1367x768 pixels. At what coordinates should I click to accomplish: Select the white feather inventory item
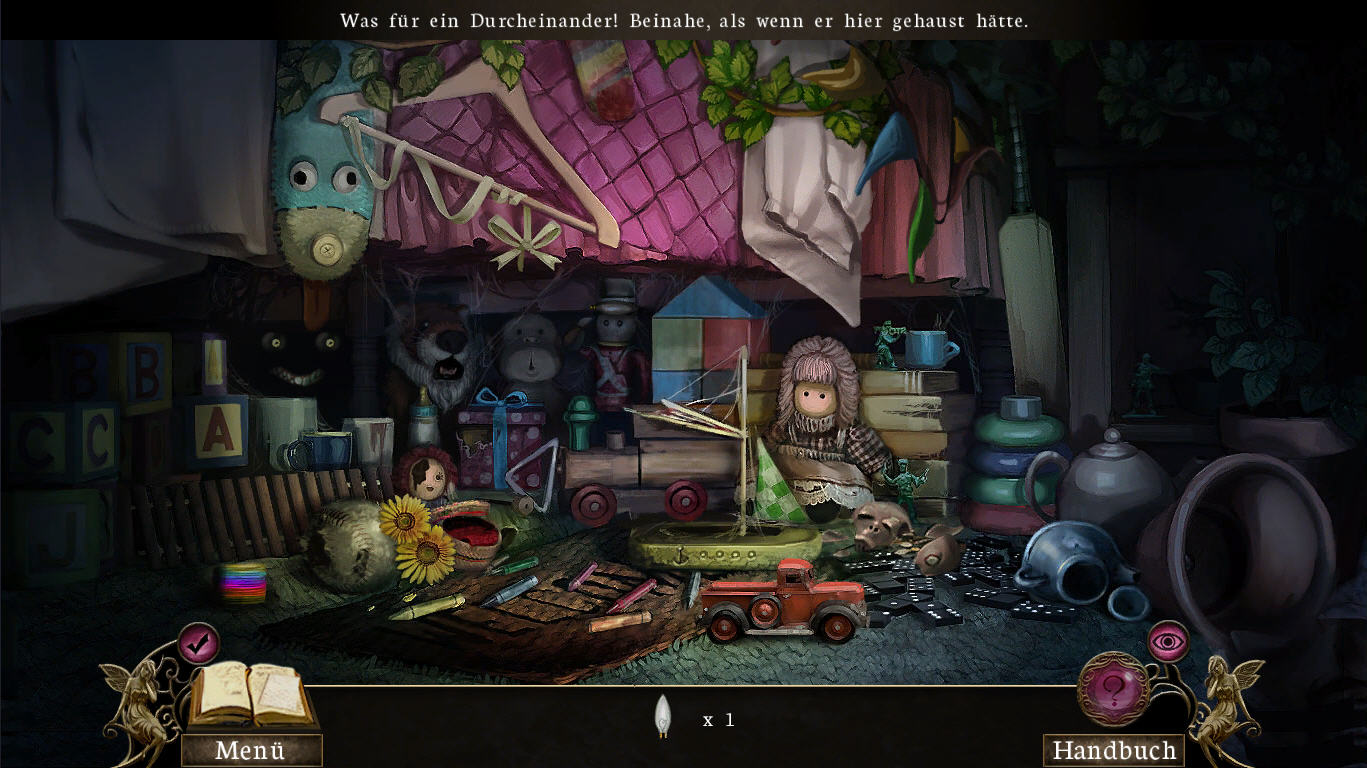tap(660, 716)
